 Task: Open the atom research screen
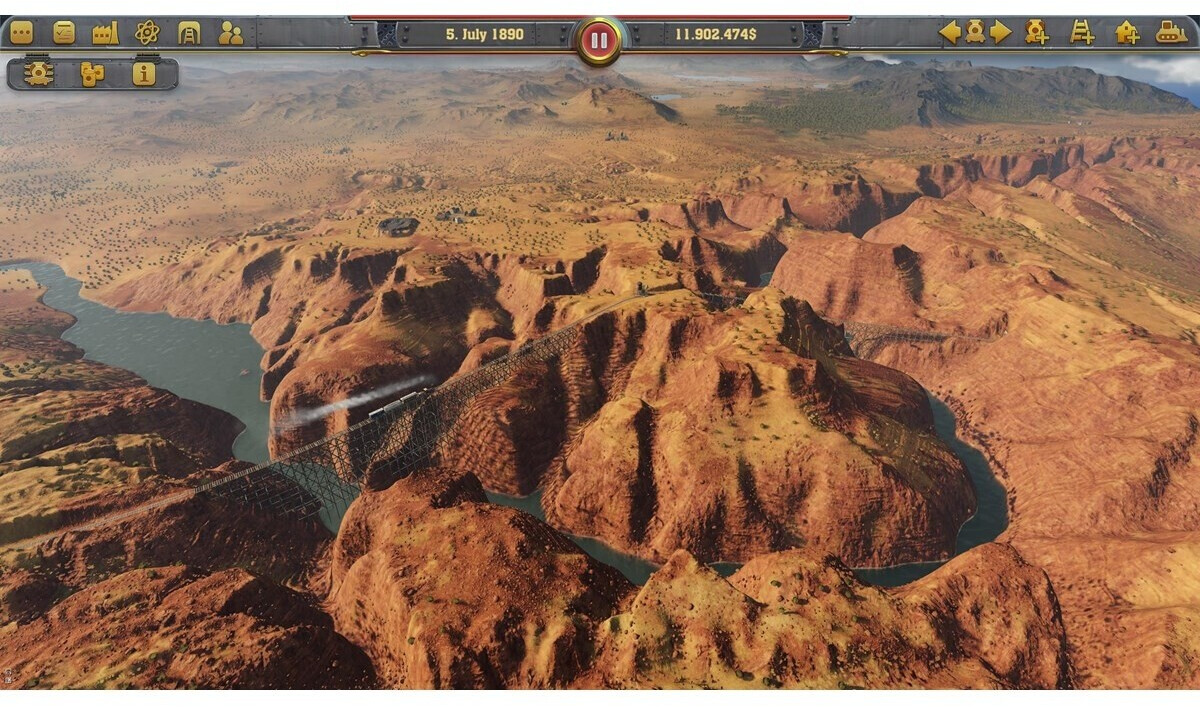pyautogui.click(x=147, y=33)
